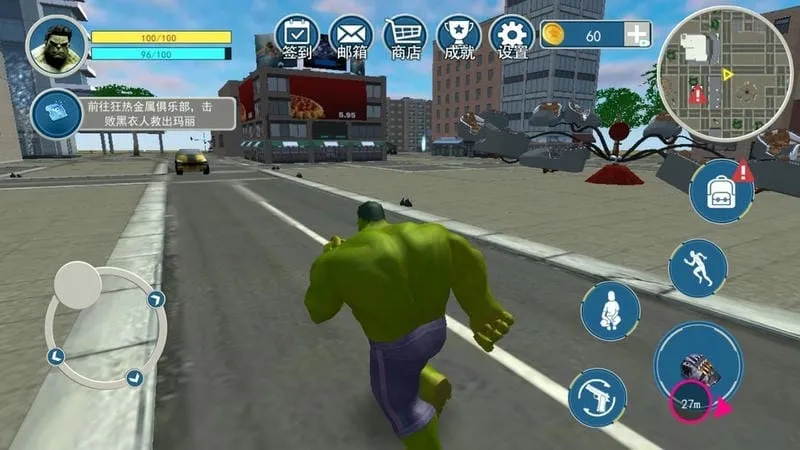800x450 pixels.
Task: Open the 商店 shop
Action: point(405,36)
